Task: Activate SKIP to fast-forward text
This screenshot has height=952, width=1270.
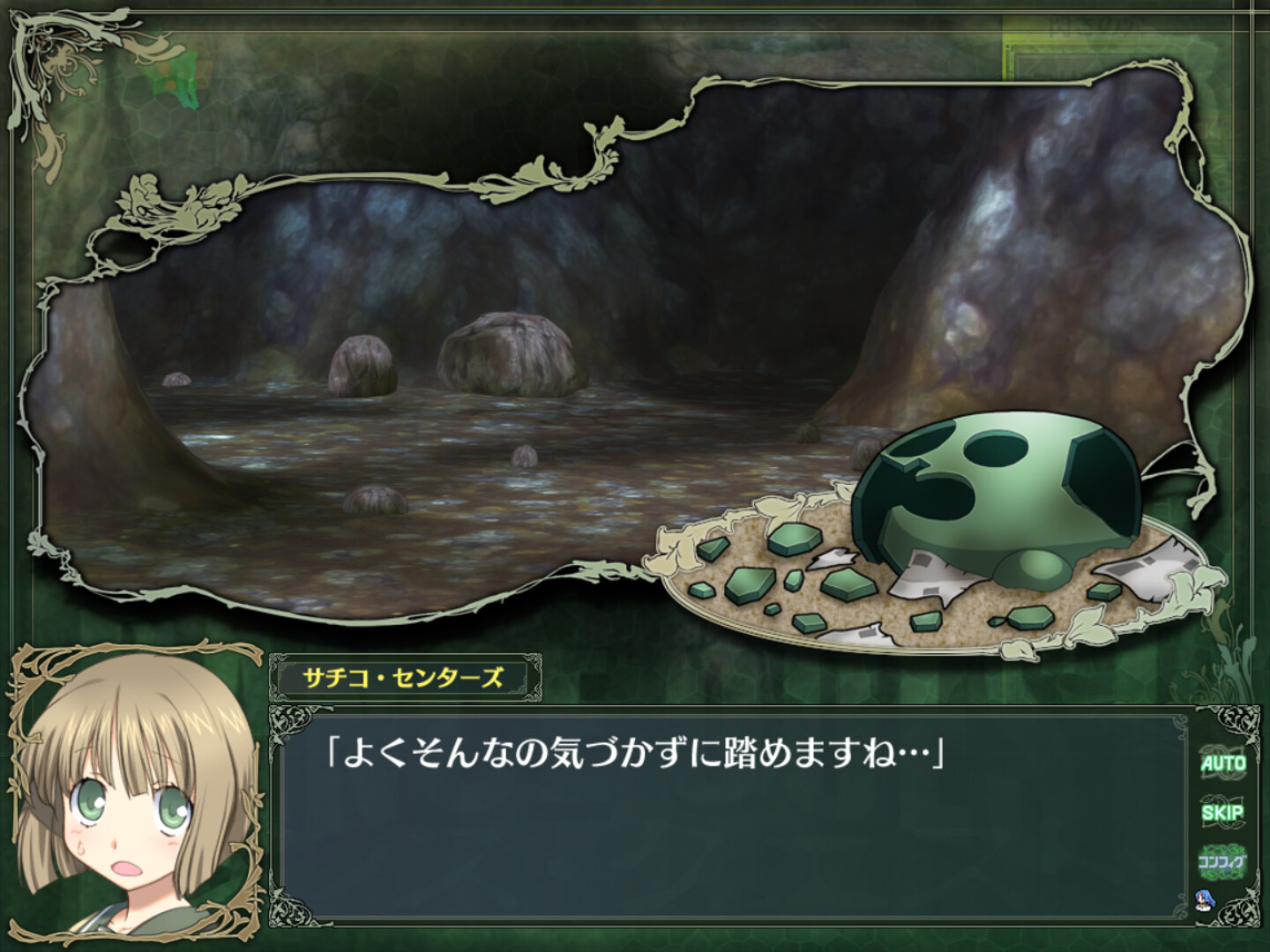Action: pos(1224,813)
